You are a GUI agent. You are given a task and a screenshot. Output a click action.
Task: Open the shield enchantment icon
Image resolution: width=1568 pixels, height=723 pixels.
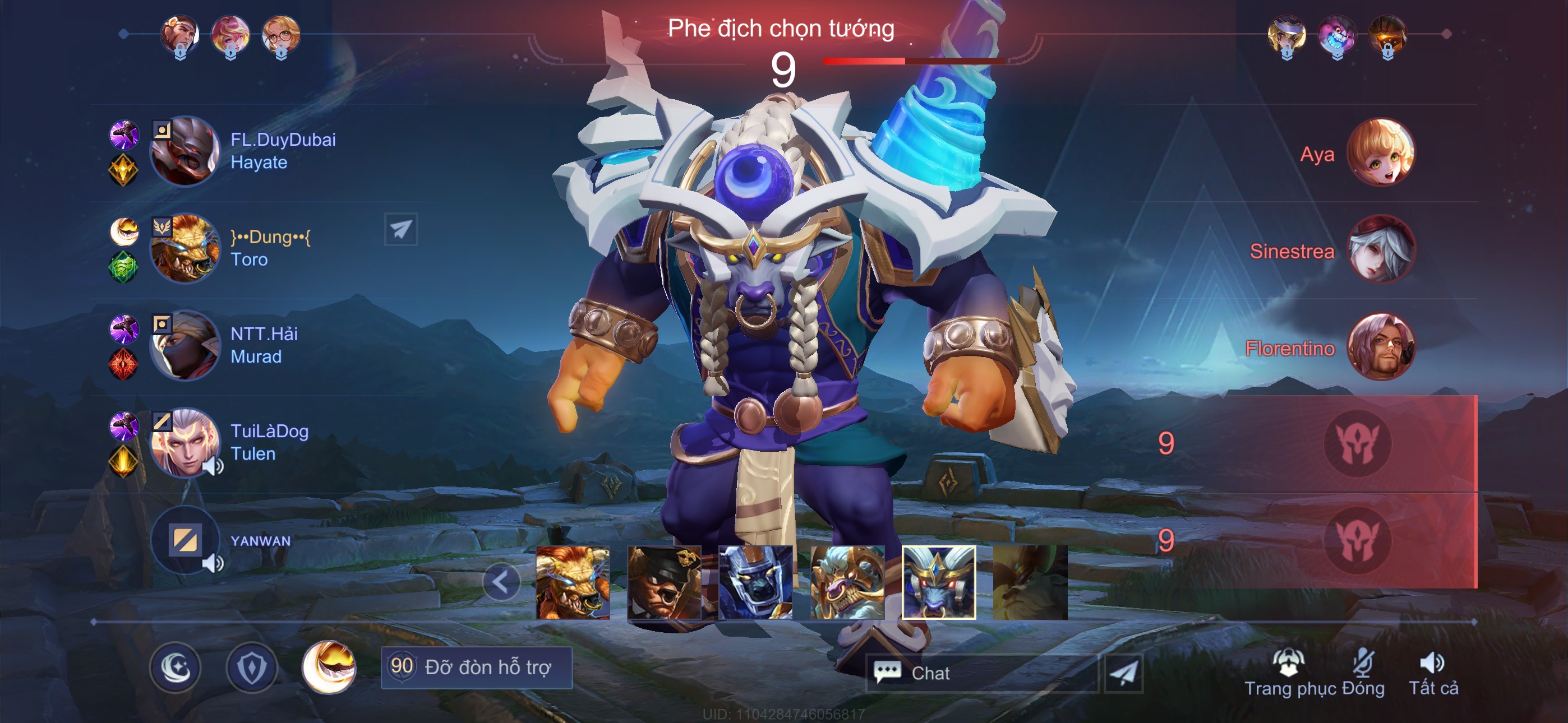(251, 668)
